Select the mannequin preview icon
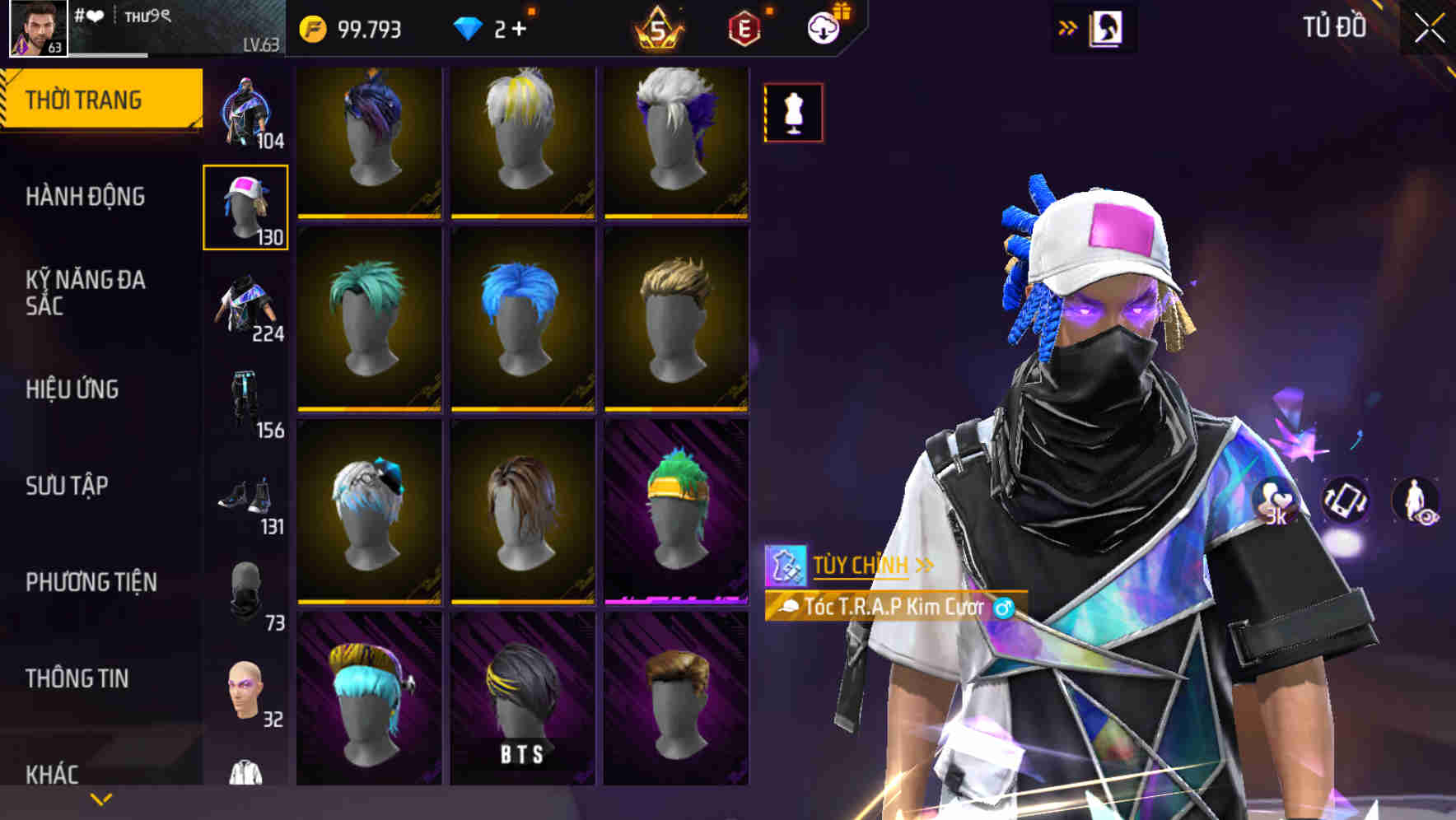The image size is (1456, 820). point(792,113)
